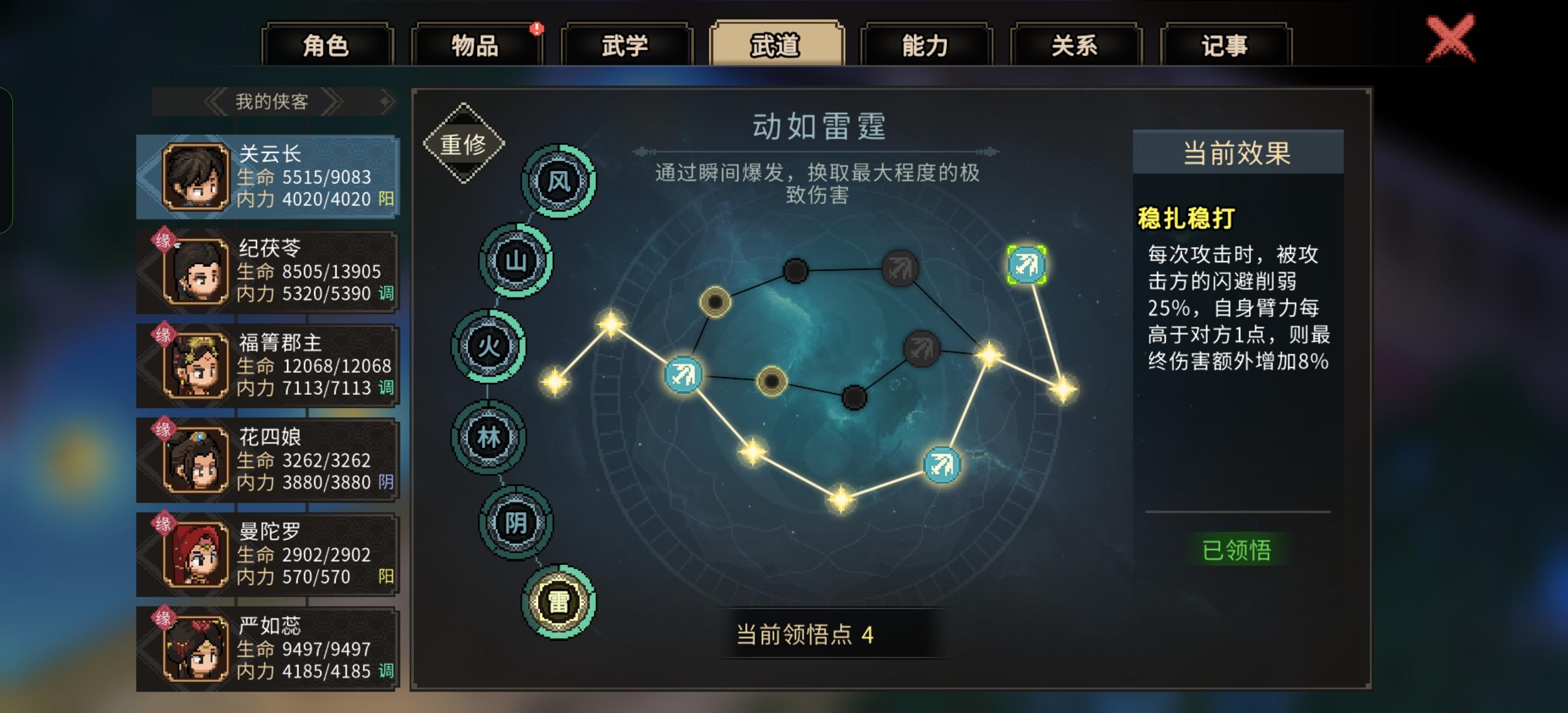Click the 已领悟 learned status text
This screenshot has width=1568, height=713.
(x=1237, y=549)
